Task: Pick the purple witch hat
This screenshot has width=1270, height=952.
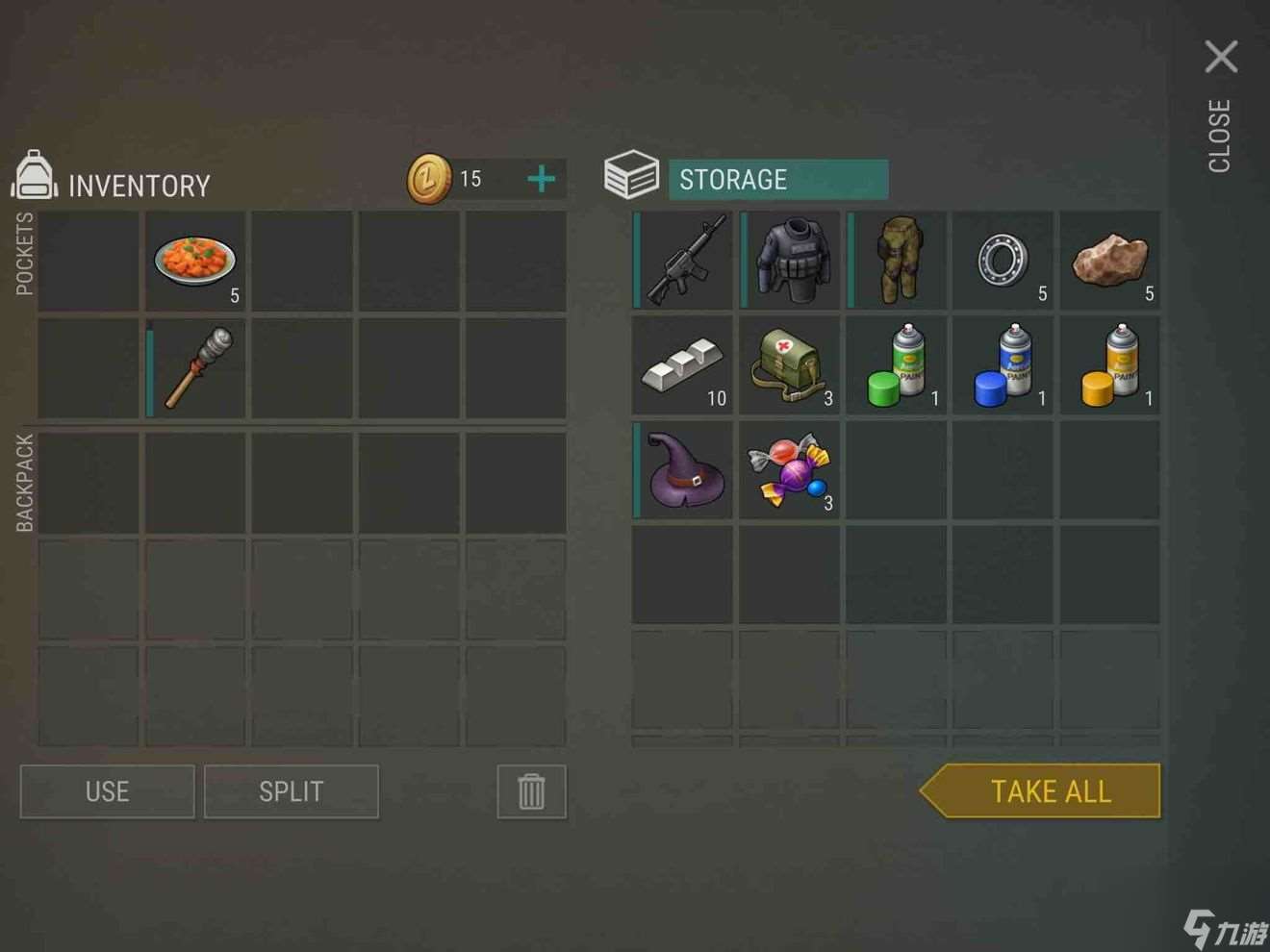Action: [x=684, y=471]
